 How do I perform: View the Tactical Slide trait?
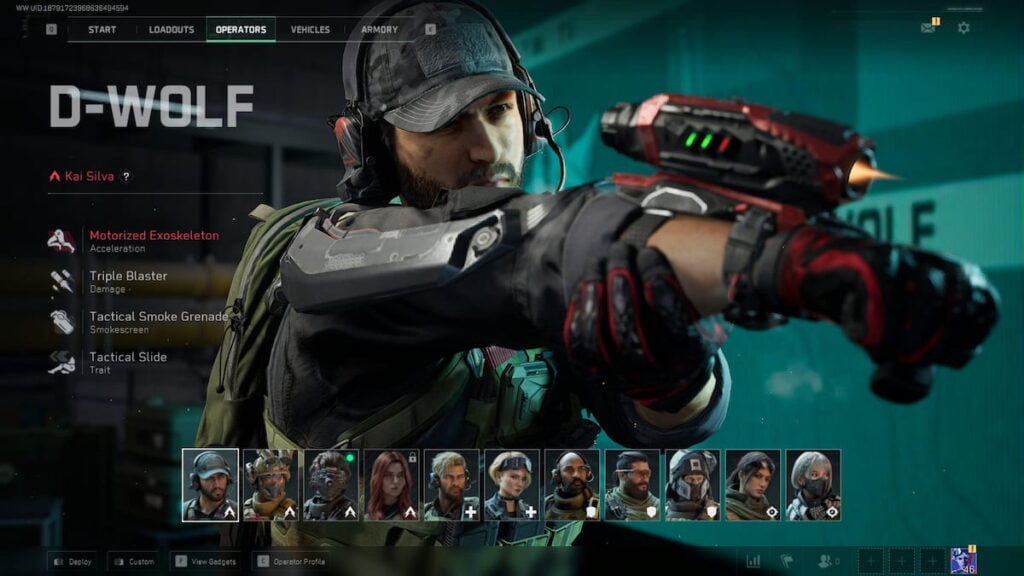point(128,361)
